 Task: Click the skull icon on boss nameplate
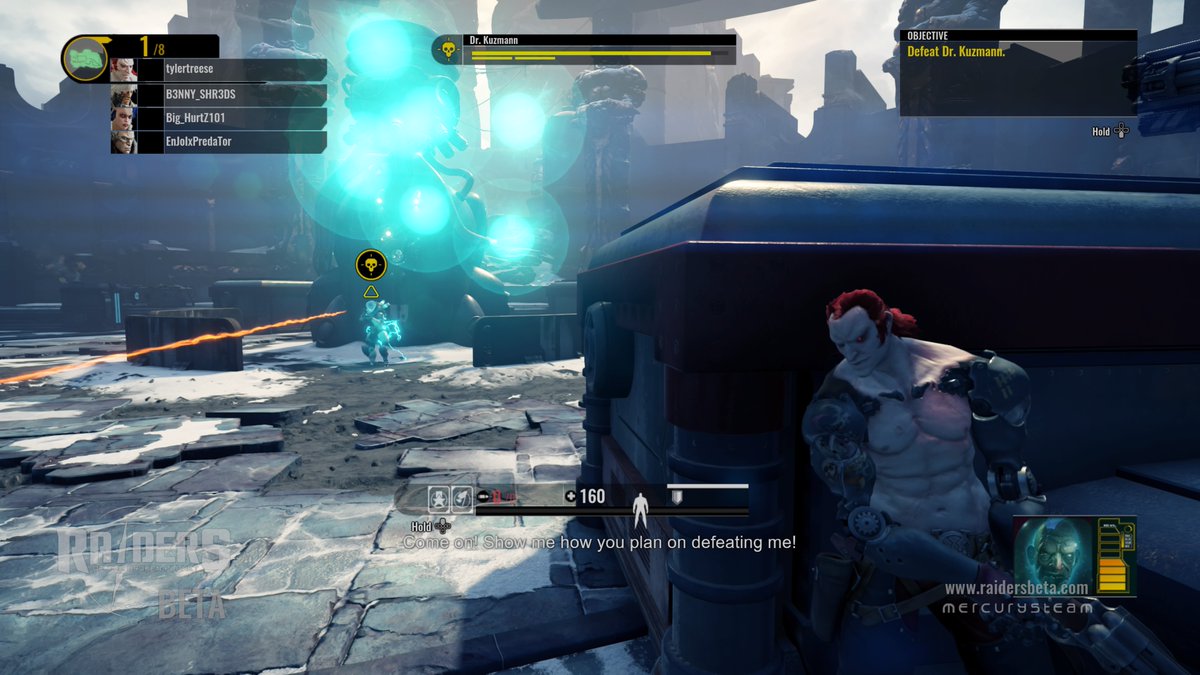pos(447,49)
